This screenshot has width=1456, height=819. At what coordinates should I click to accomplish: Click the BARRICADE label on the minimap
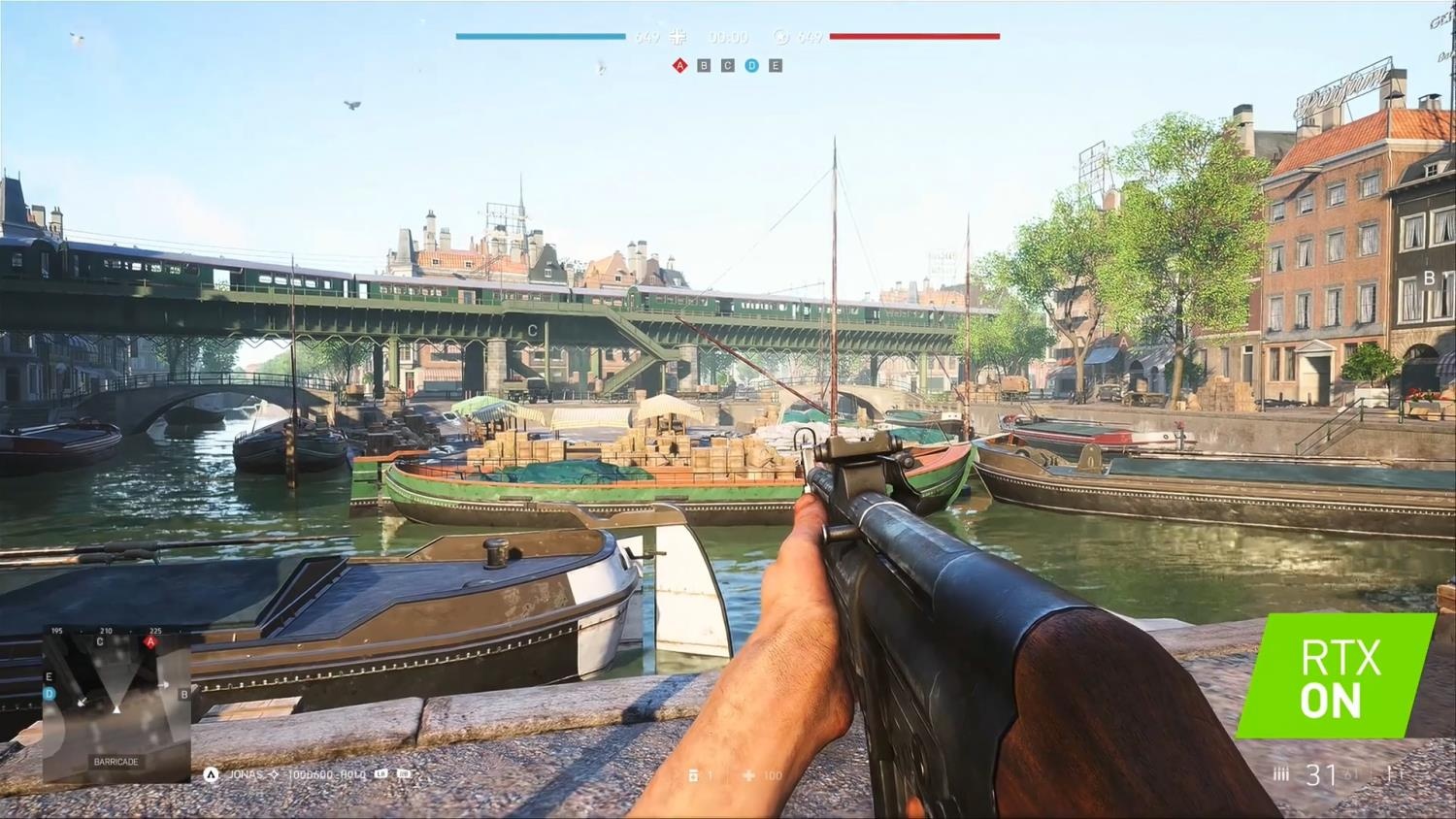[x=116, y=762]
